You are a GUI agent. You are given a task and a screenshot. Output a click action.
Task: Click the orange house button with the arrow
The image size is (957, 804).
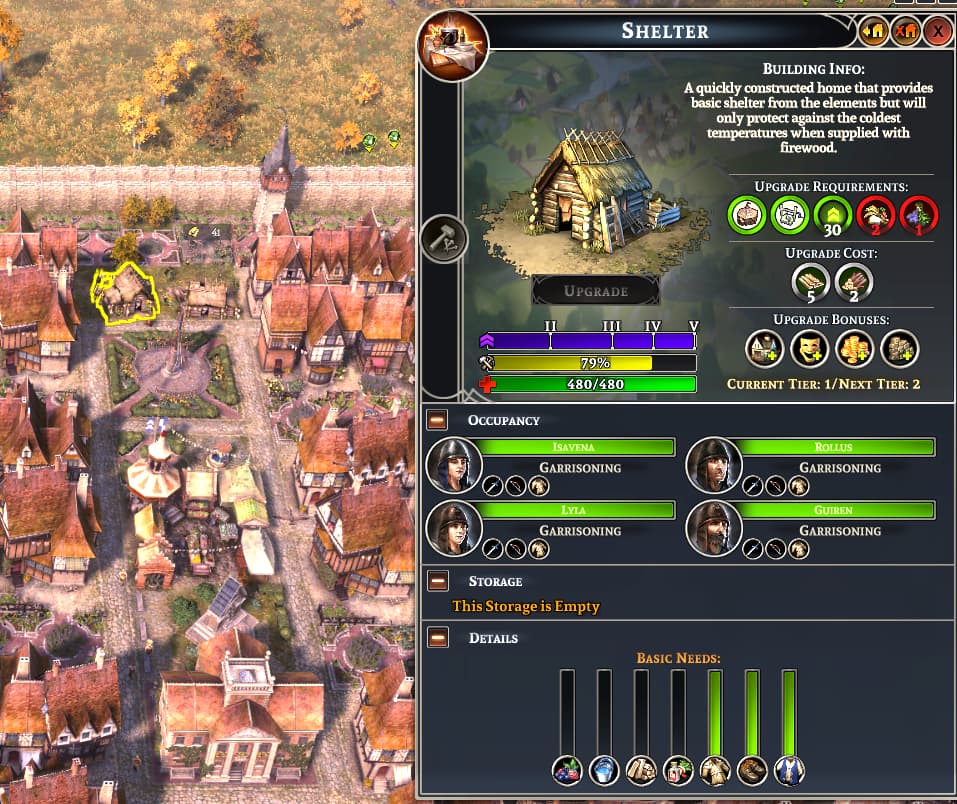tap(872, 32)
